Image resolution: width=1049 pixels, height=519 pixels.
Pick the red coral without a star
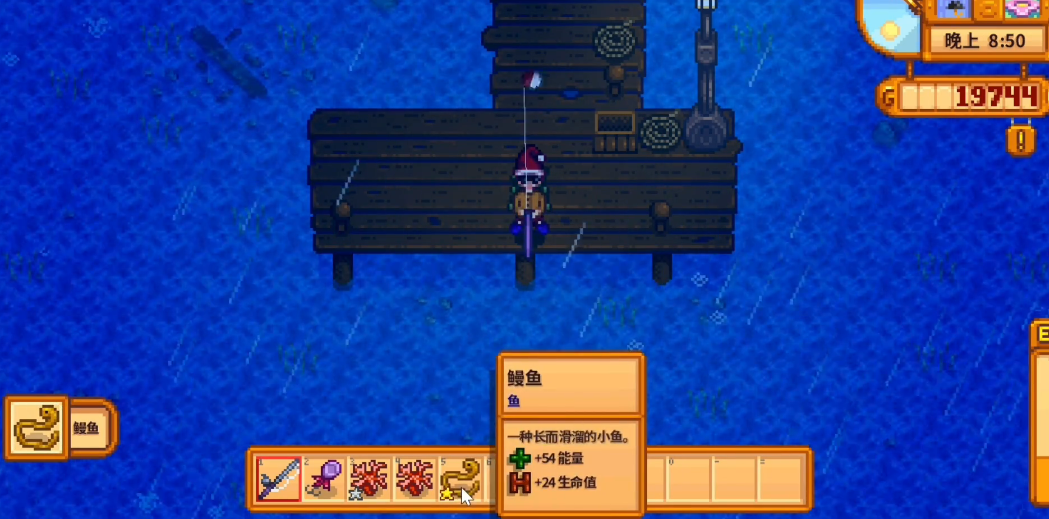pyautogui.click(x=414, y=479)
